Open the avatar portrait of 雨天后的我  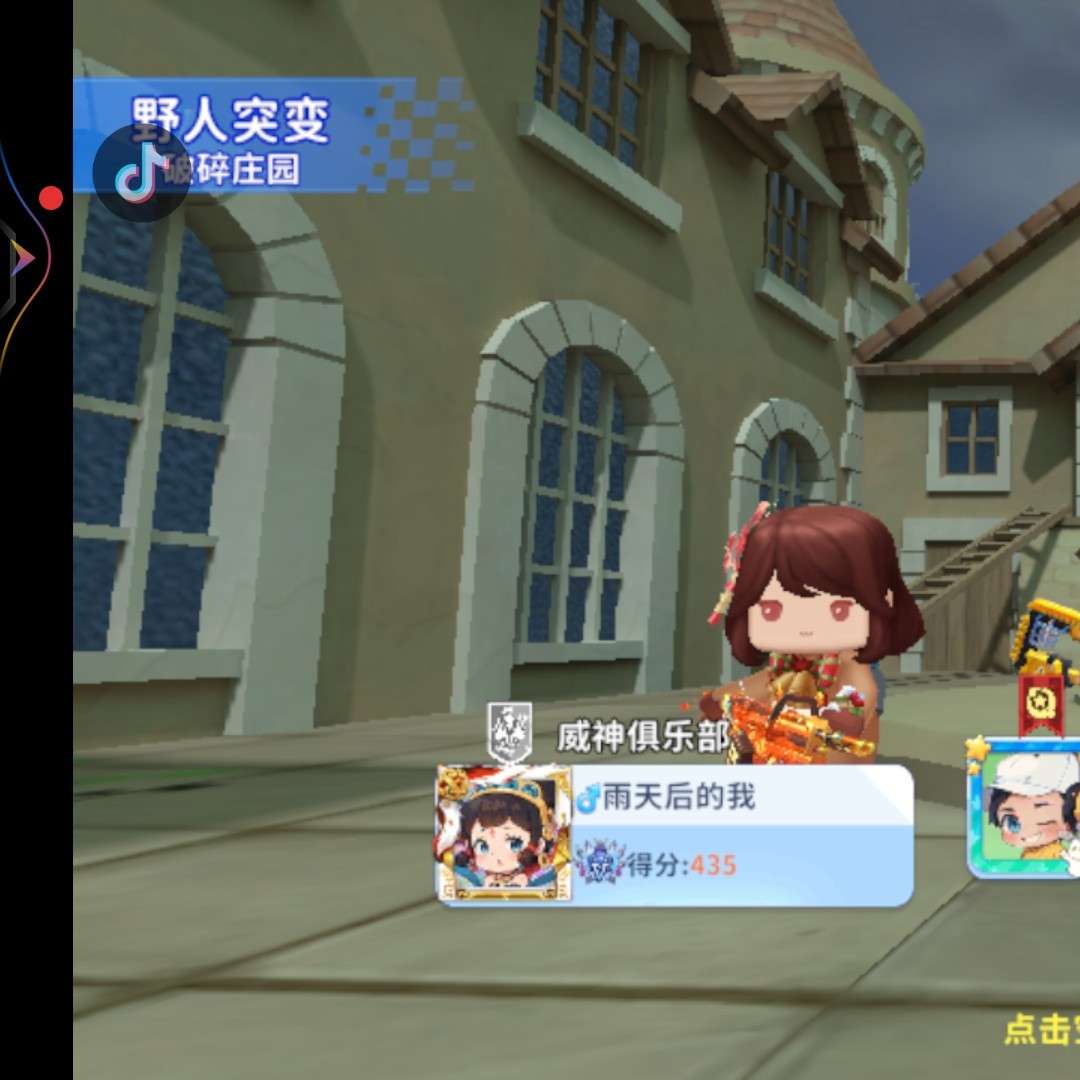click(x=505, y=832)
